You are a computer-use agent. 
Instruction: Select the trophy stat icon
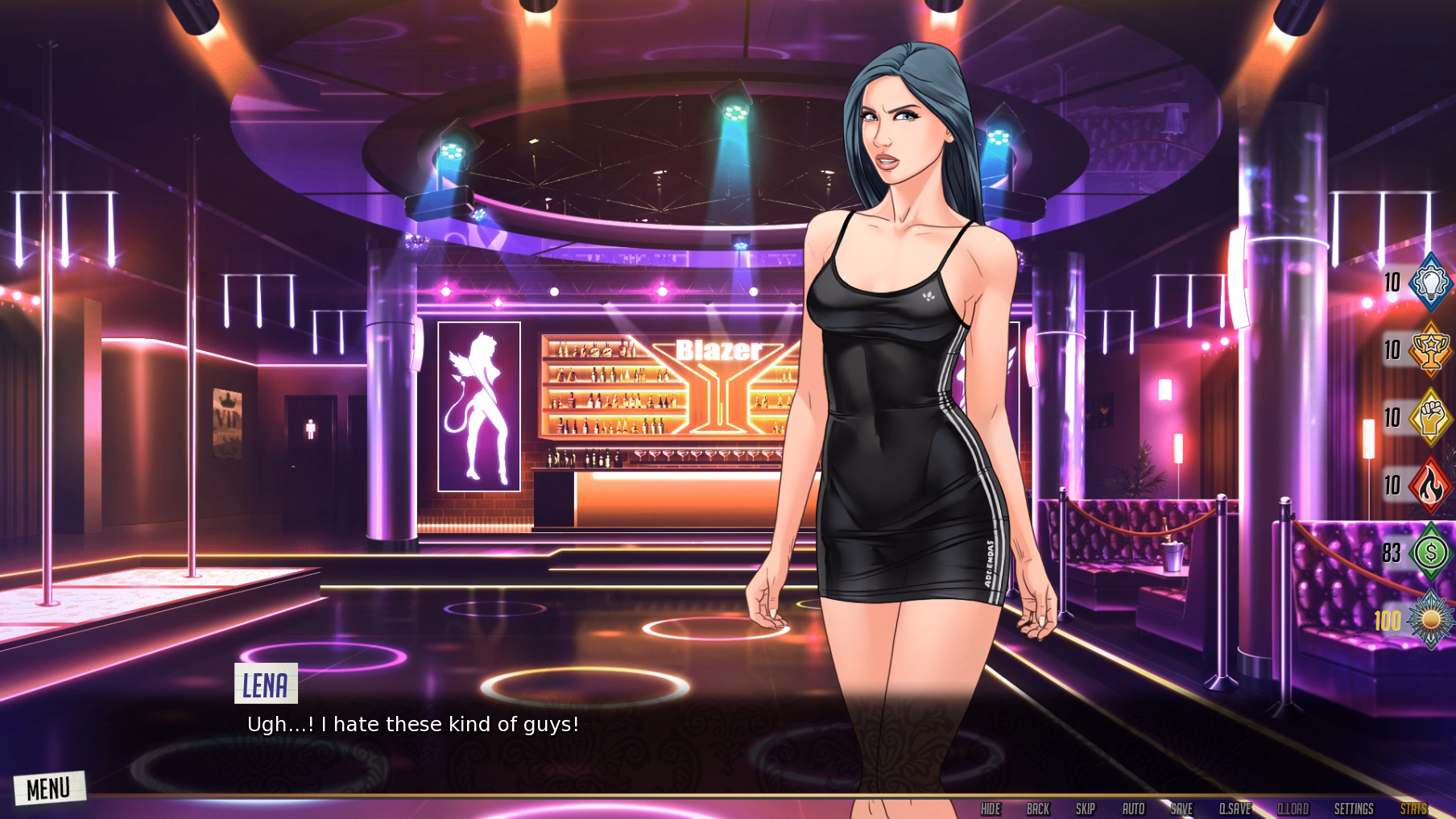[1430, 350]
